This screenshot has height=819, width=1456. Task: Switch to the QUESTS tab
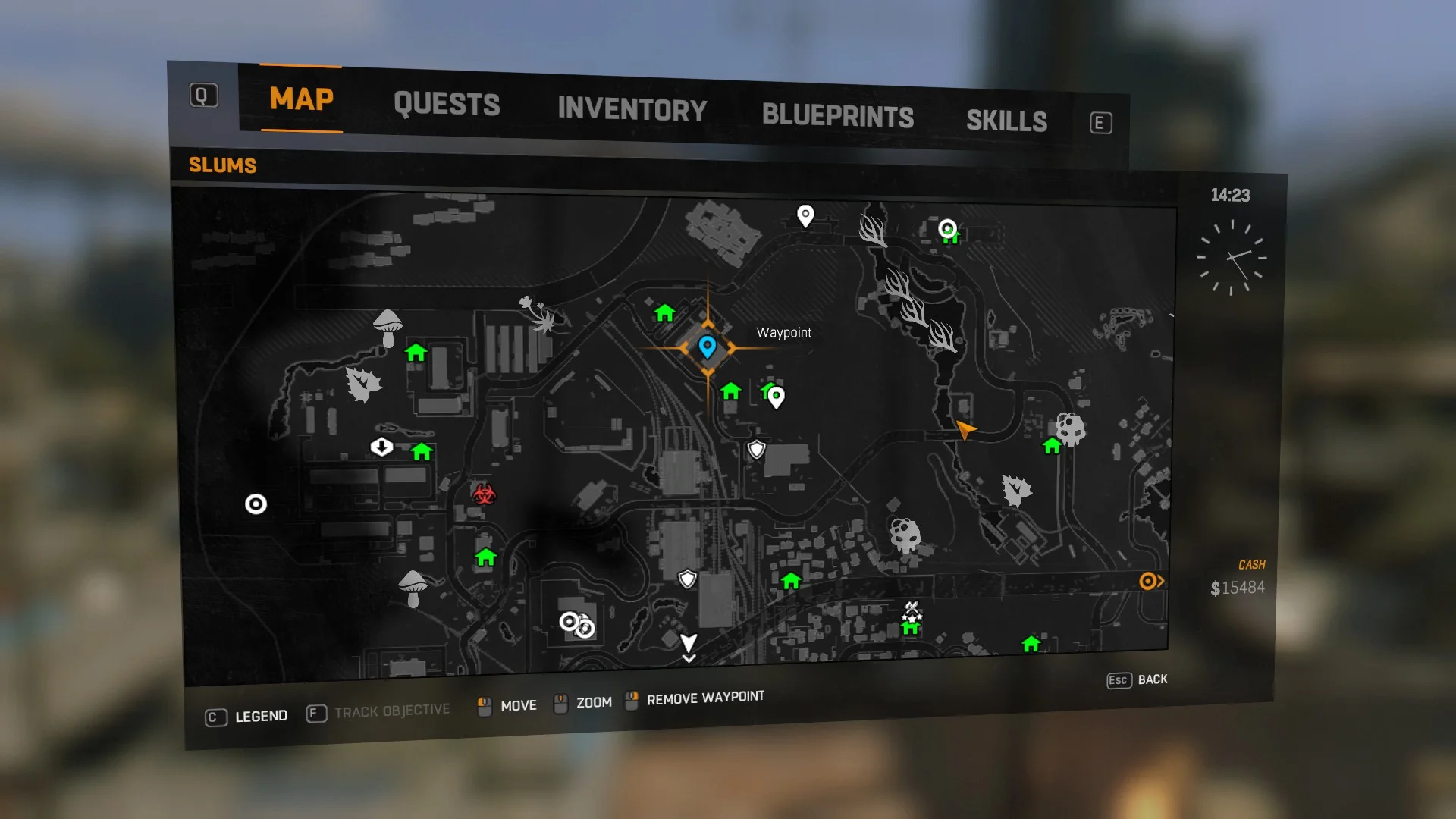click(x=446, y=105)
